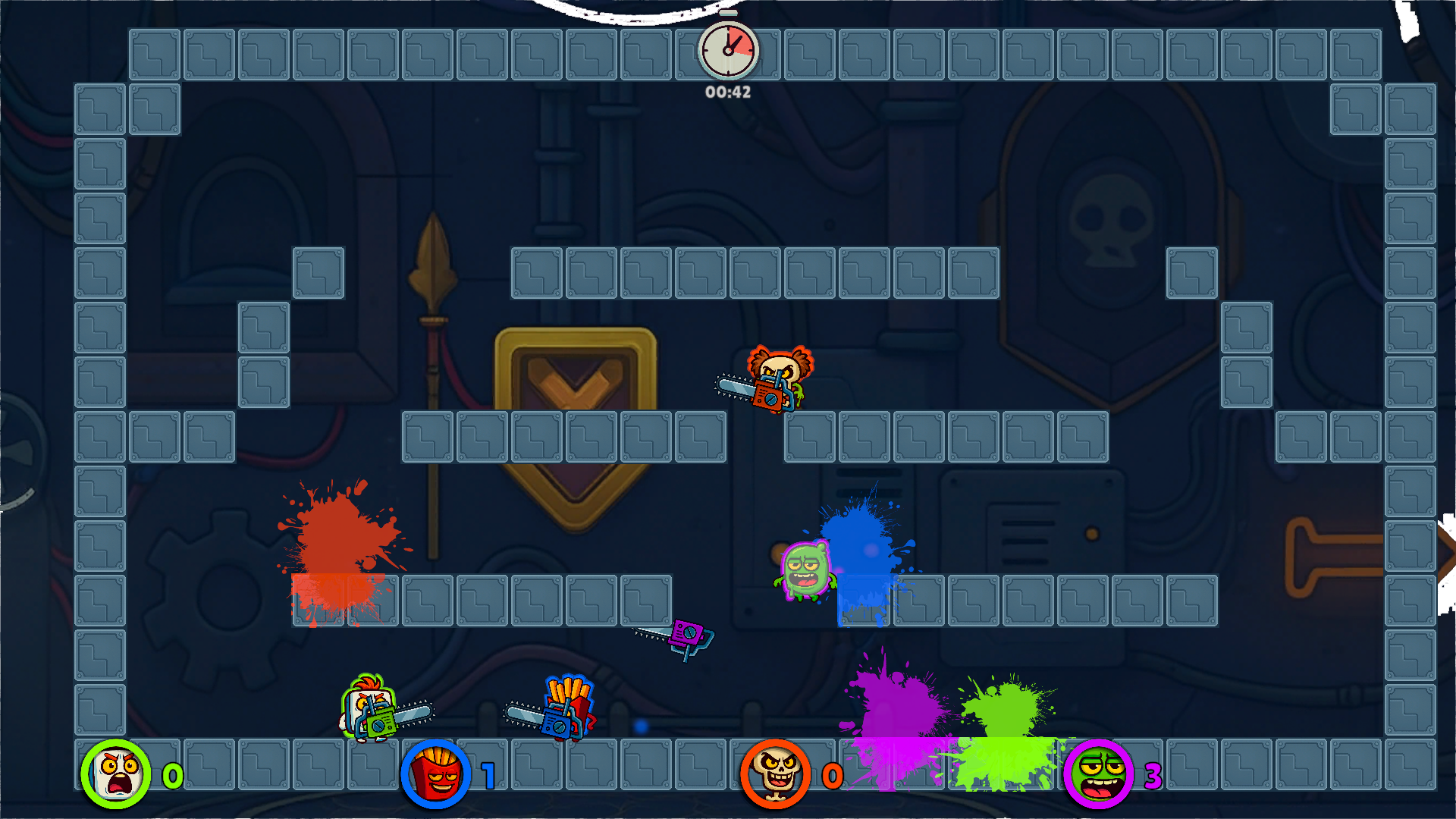Expand the match timer showing 00:42

coord(726,92)
